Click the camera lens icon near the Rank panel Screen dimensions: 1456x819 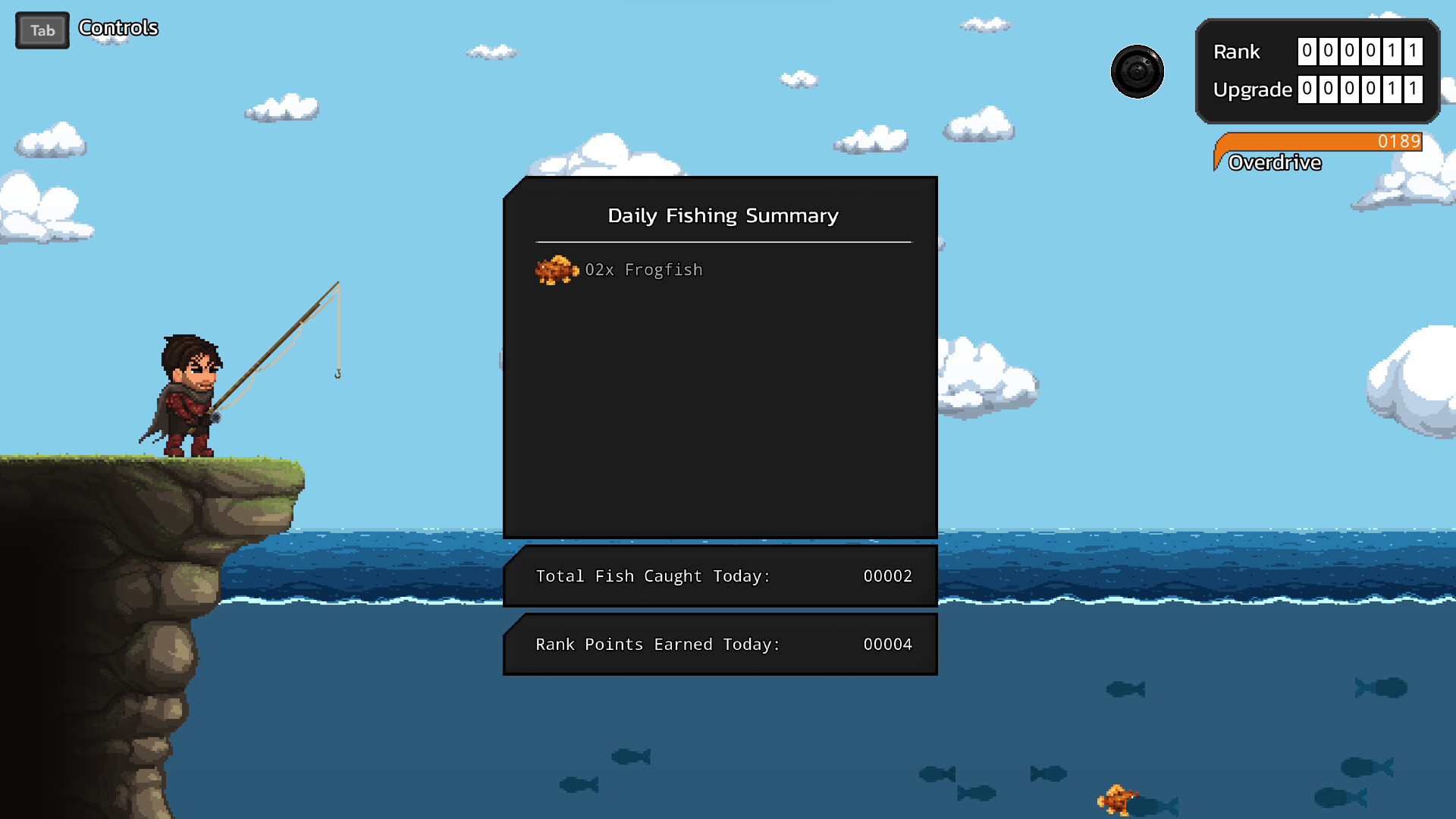pyautogui.click(x=1137, y=71)
